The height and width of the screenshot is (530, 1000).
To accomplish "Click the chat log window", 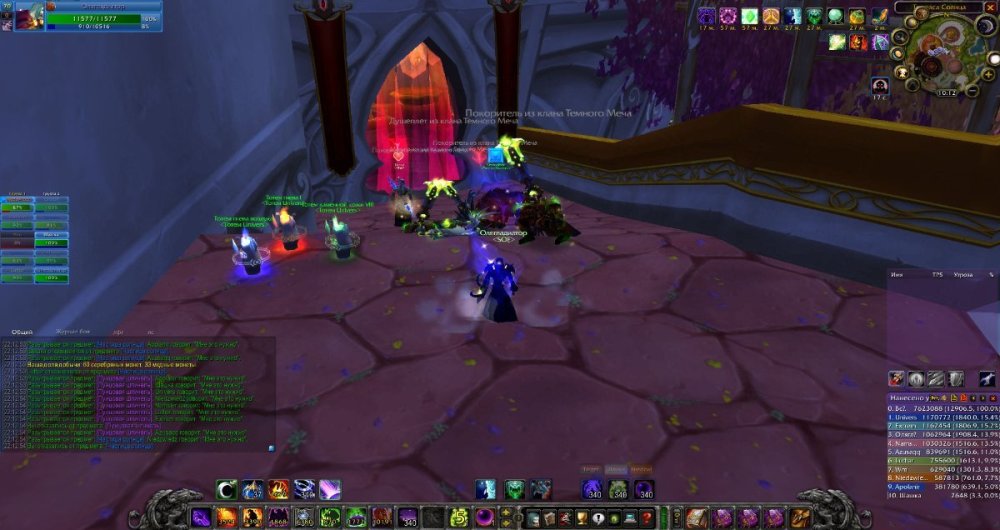I will pos(140,395).
